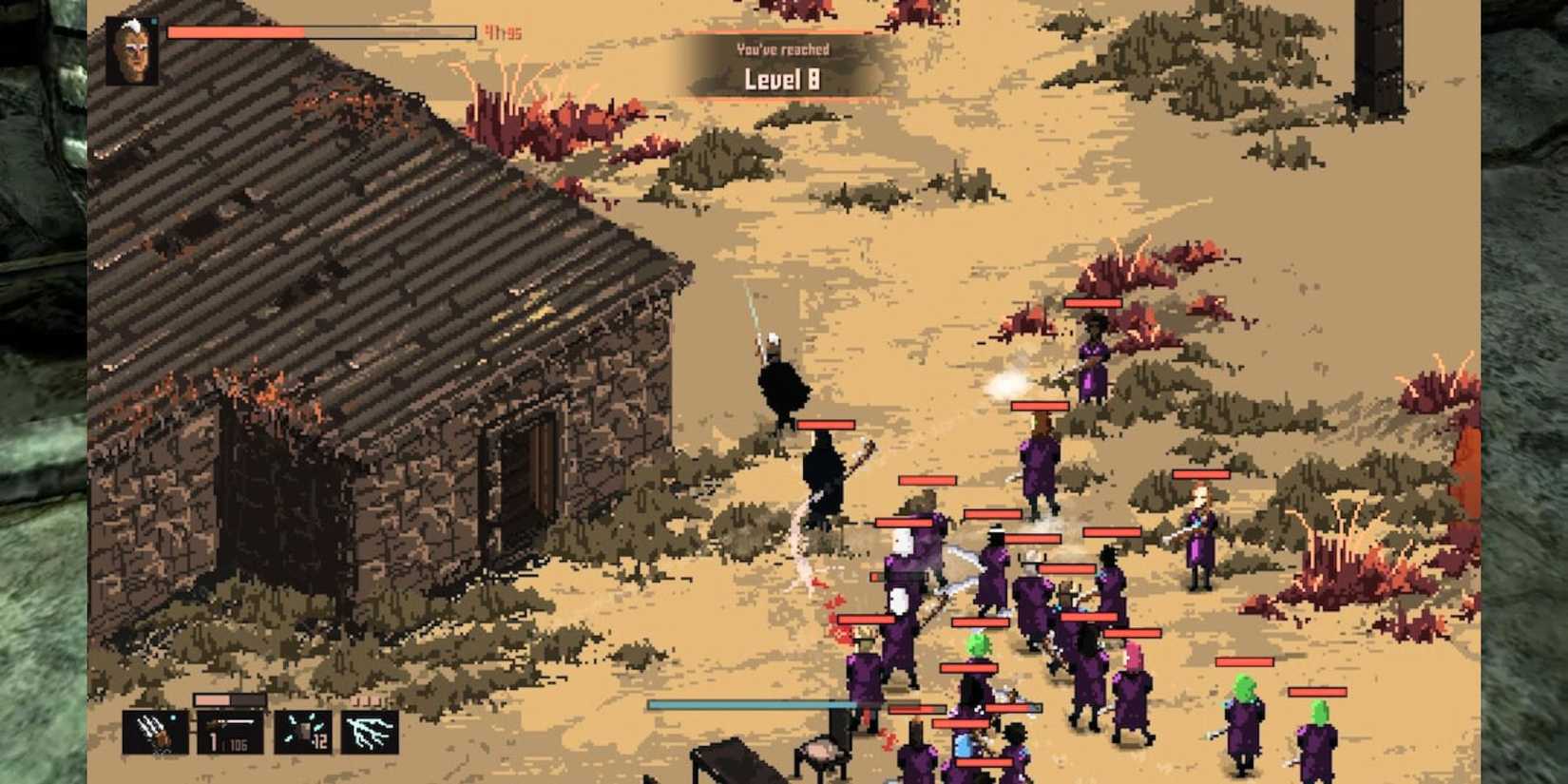
Task: Activate the lightning ability slot
Action: pos(371,734)
